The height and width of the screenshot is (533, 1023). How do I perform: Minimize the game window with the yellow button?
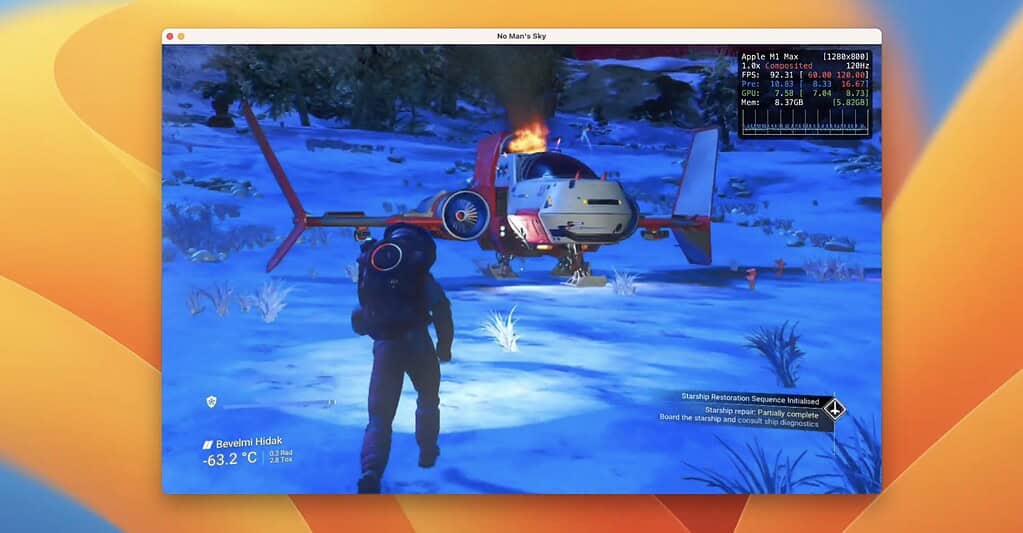tap(181, 36)
